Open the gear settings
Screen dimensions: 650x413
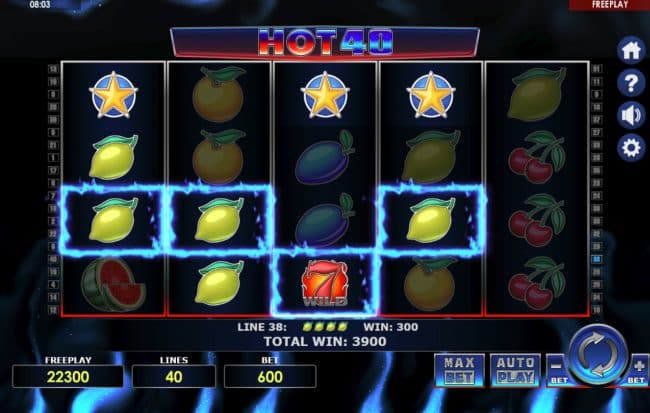point(631,148)
